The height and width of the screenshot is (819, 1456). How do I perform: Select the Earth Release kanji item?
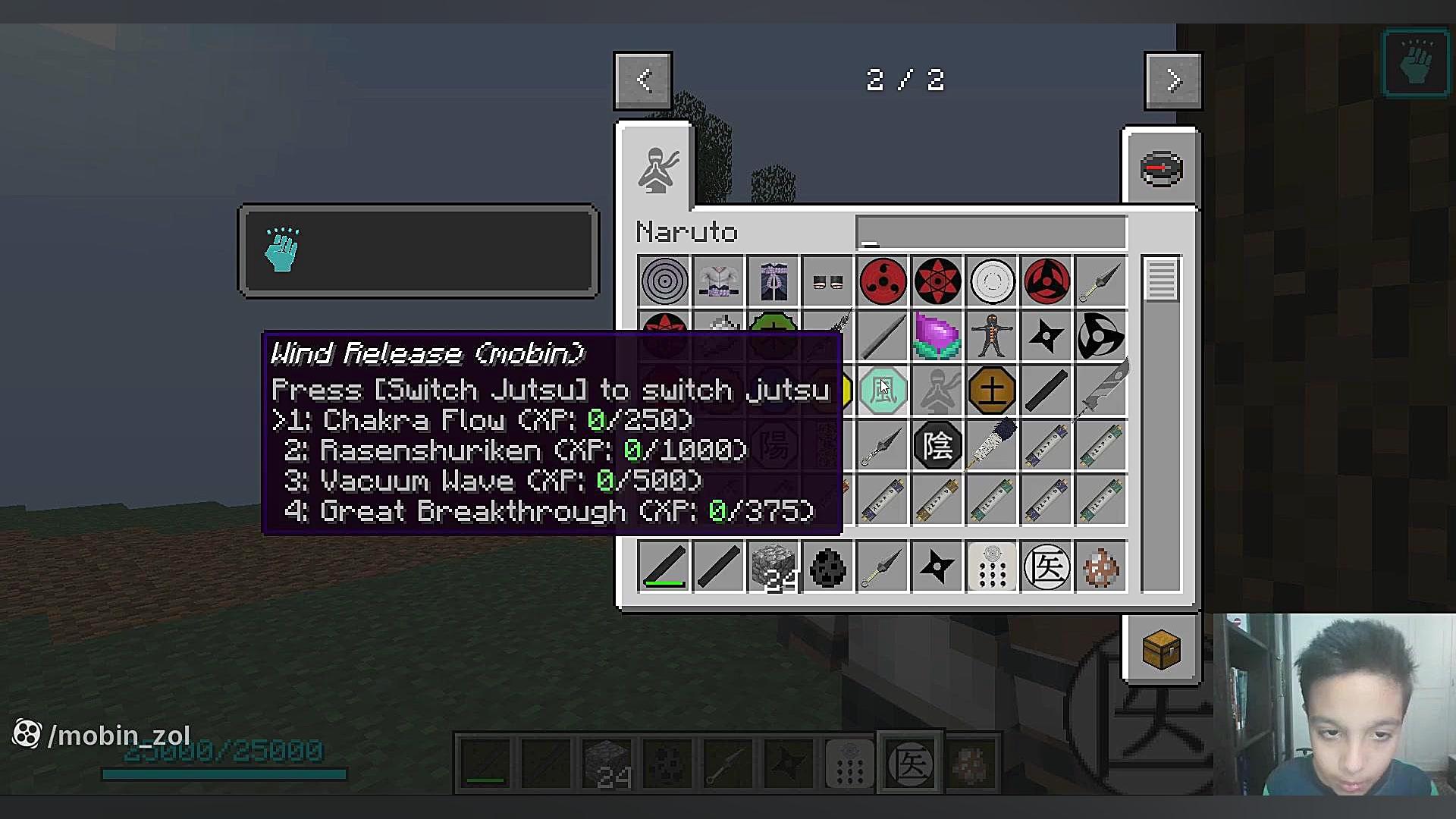(992, 391)
